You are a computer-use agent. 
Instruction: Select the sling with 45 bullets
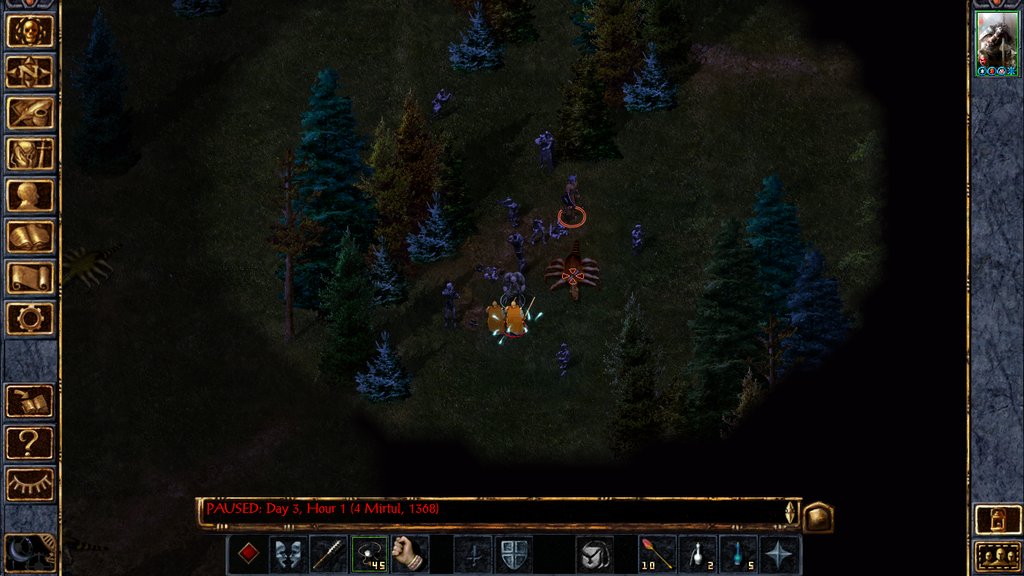[x=369, y=554]
